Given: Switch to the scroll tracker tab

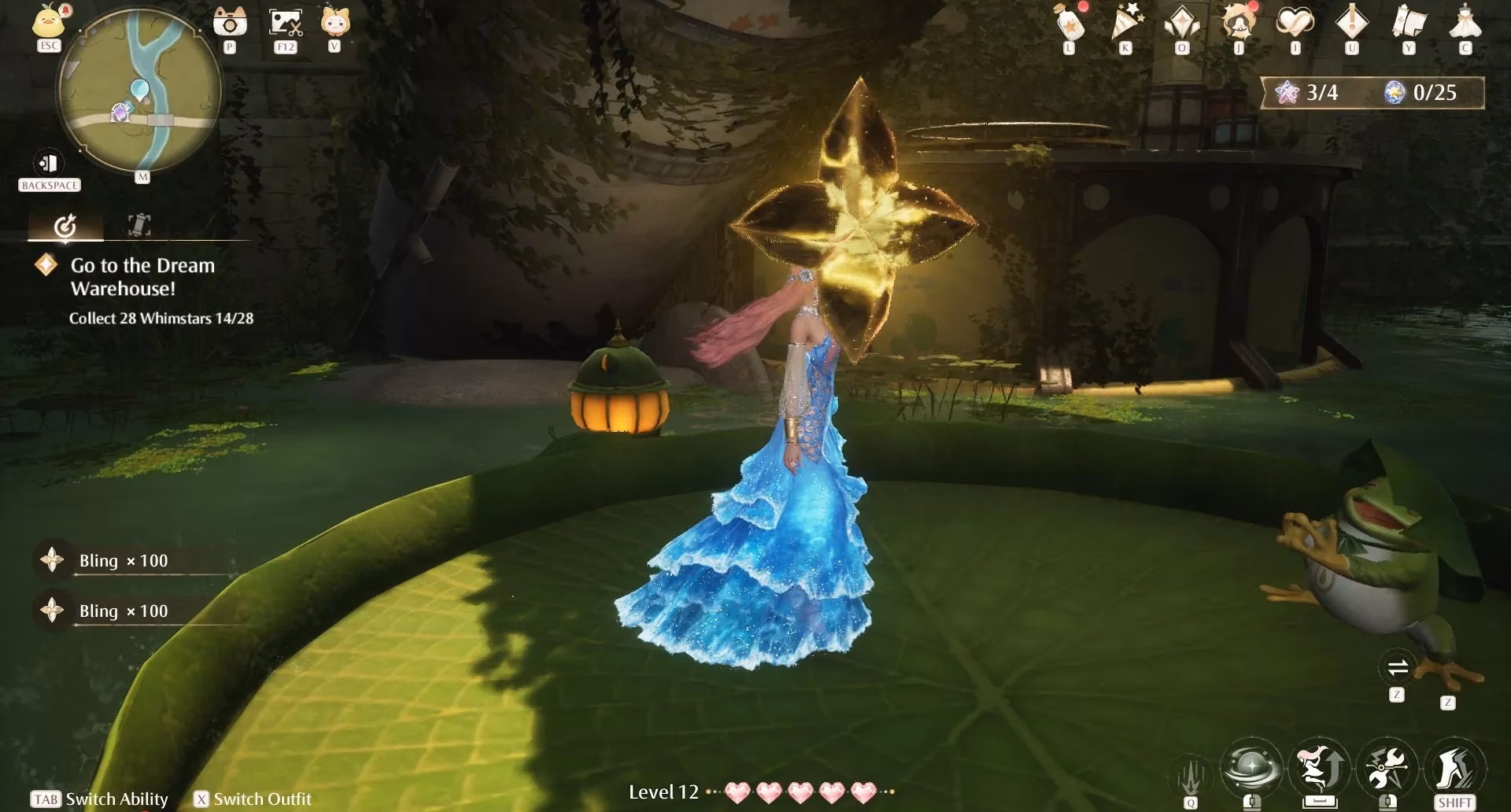Looking at the screenshot, I should tap(138, 226).
